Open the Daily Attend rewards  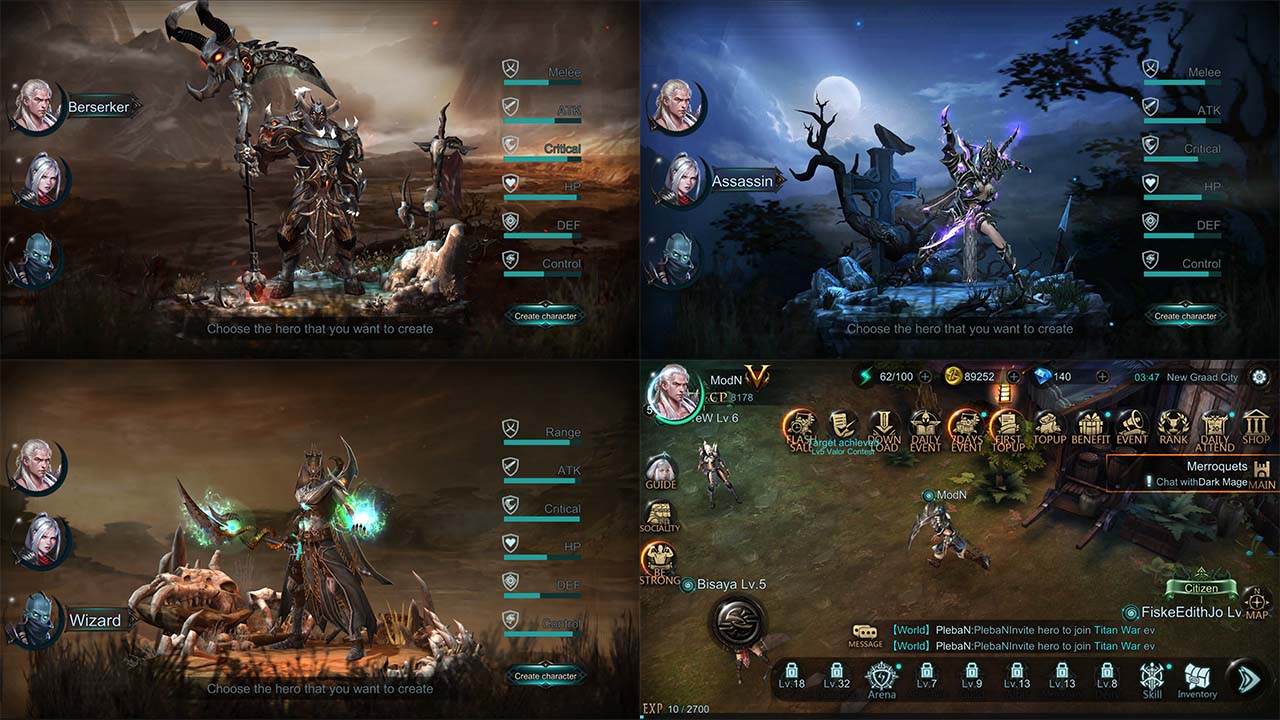pyautogui.click(x=1215, y=428)
